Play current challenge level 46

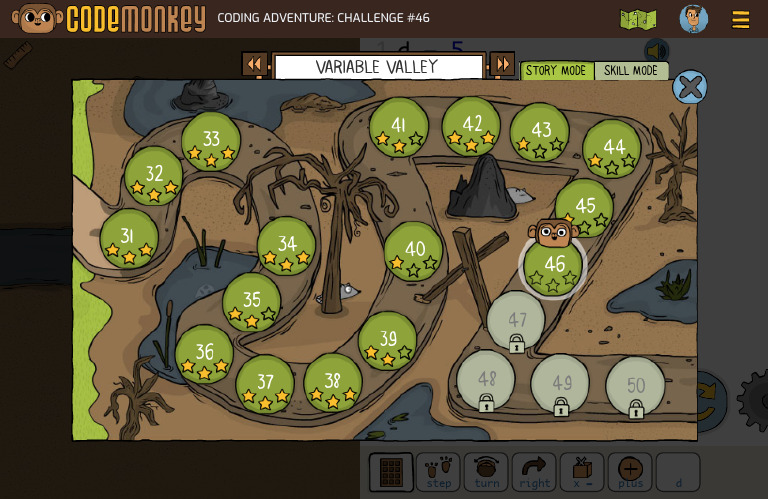pyautogui.click(x=553, y=266)
